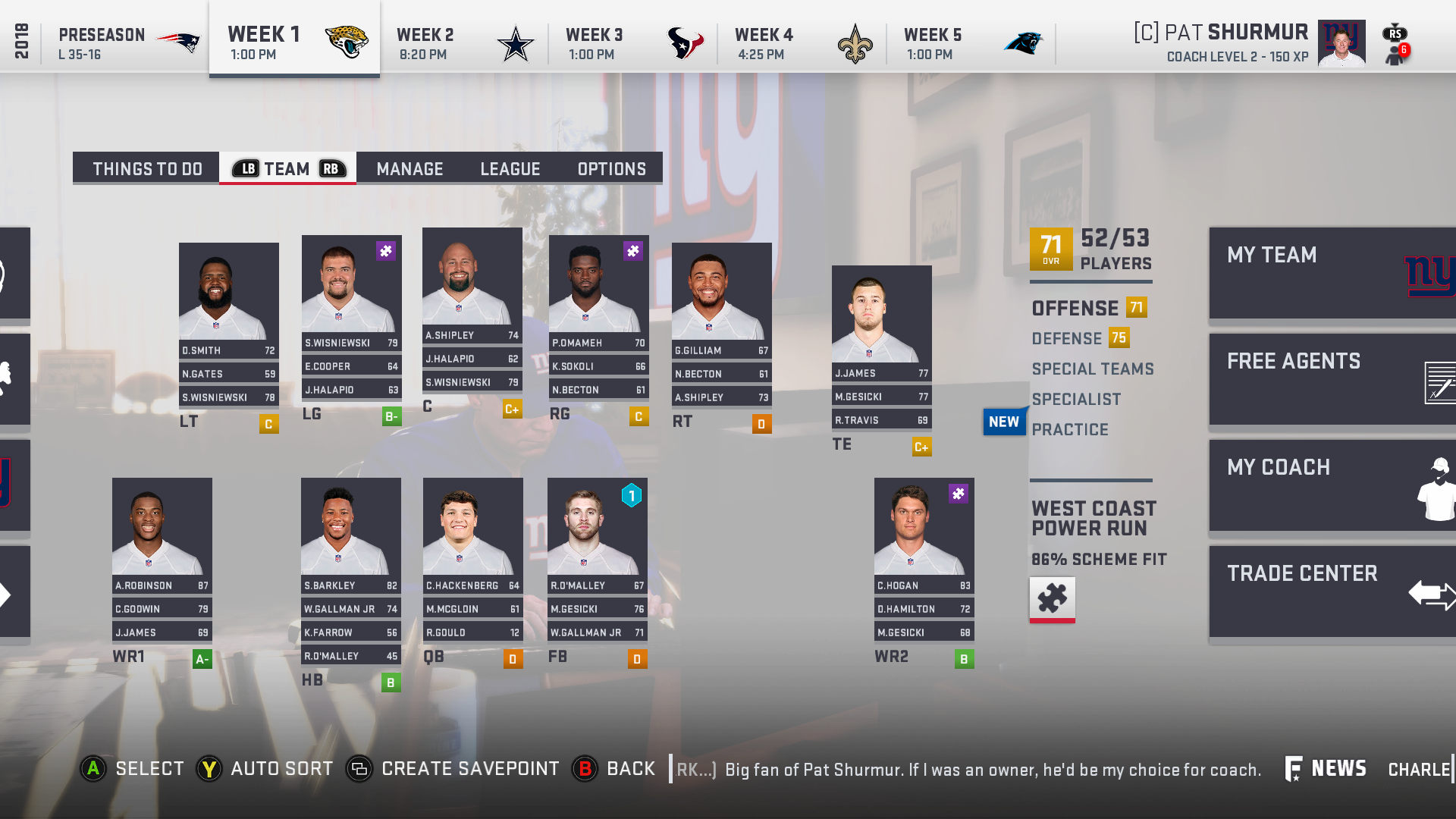1456x819 pixels.
Task: Open the My Coach panel
Action: pos(1332,485)
